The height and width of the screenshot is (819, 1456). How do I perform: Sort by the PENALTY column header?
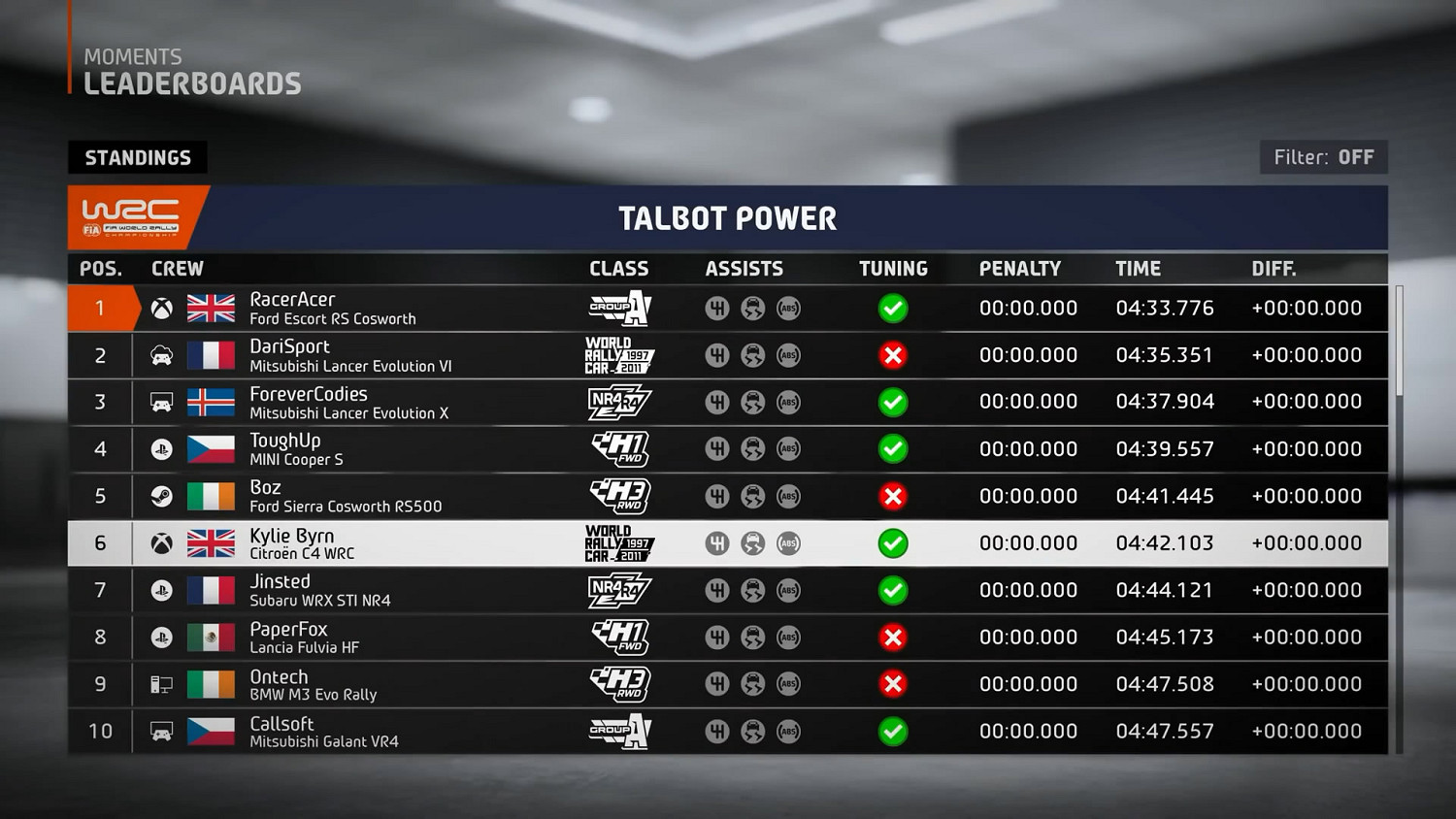pos(1020,269)
